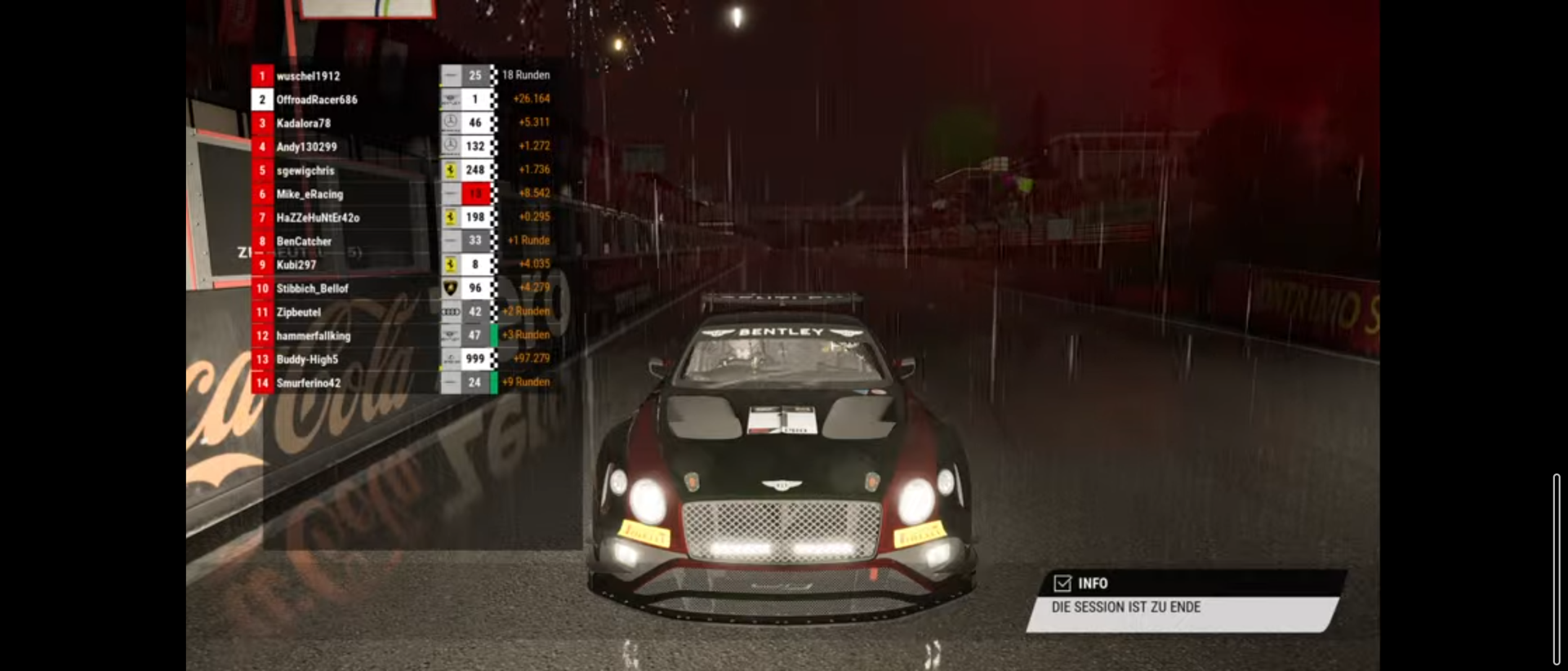1568x671 pixels.
Task: Select the hammerfallking row
Action: tap(313, 336)
